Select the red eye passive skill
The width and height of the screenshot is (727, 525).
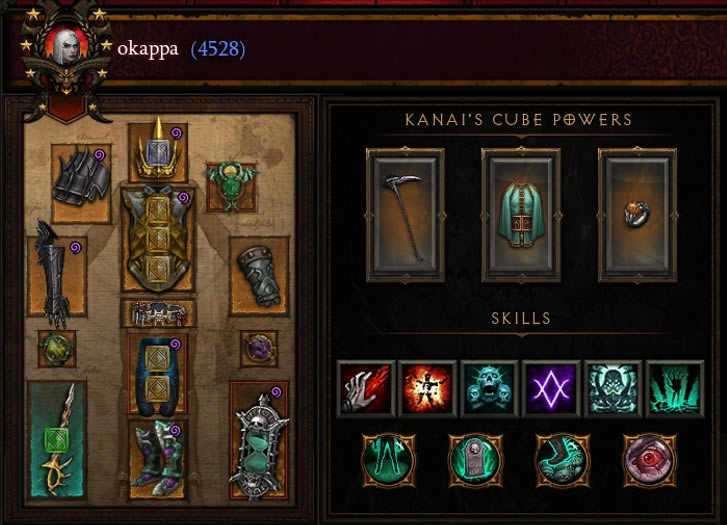pos(646,459)
